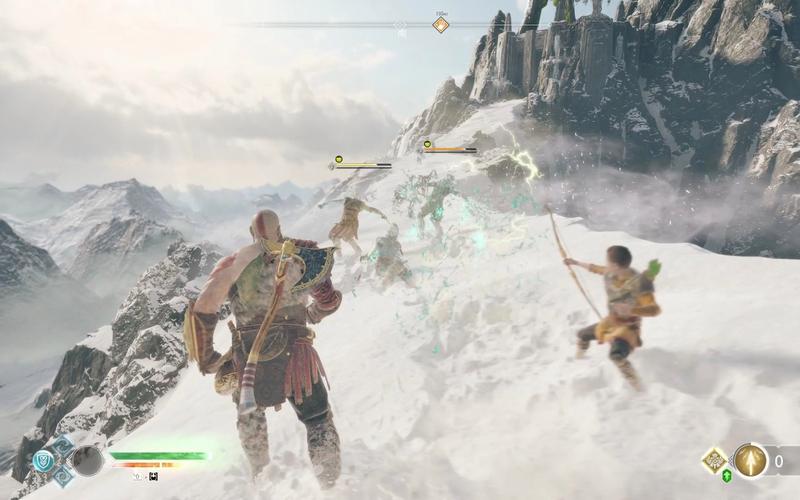Screen dimensions: 800x500
Task: Click the green gem icon below summon
Action: click(x=726, y=476)
